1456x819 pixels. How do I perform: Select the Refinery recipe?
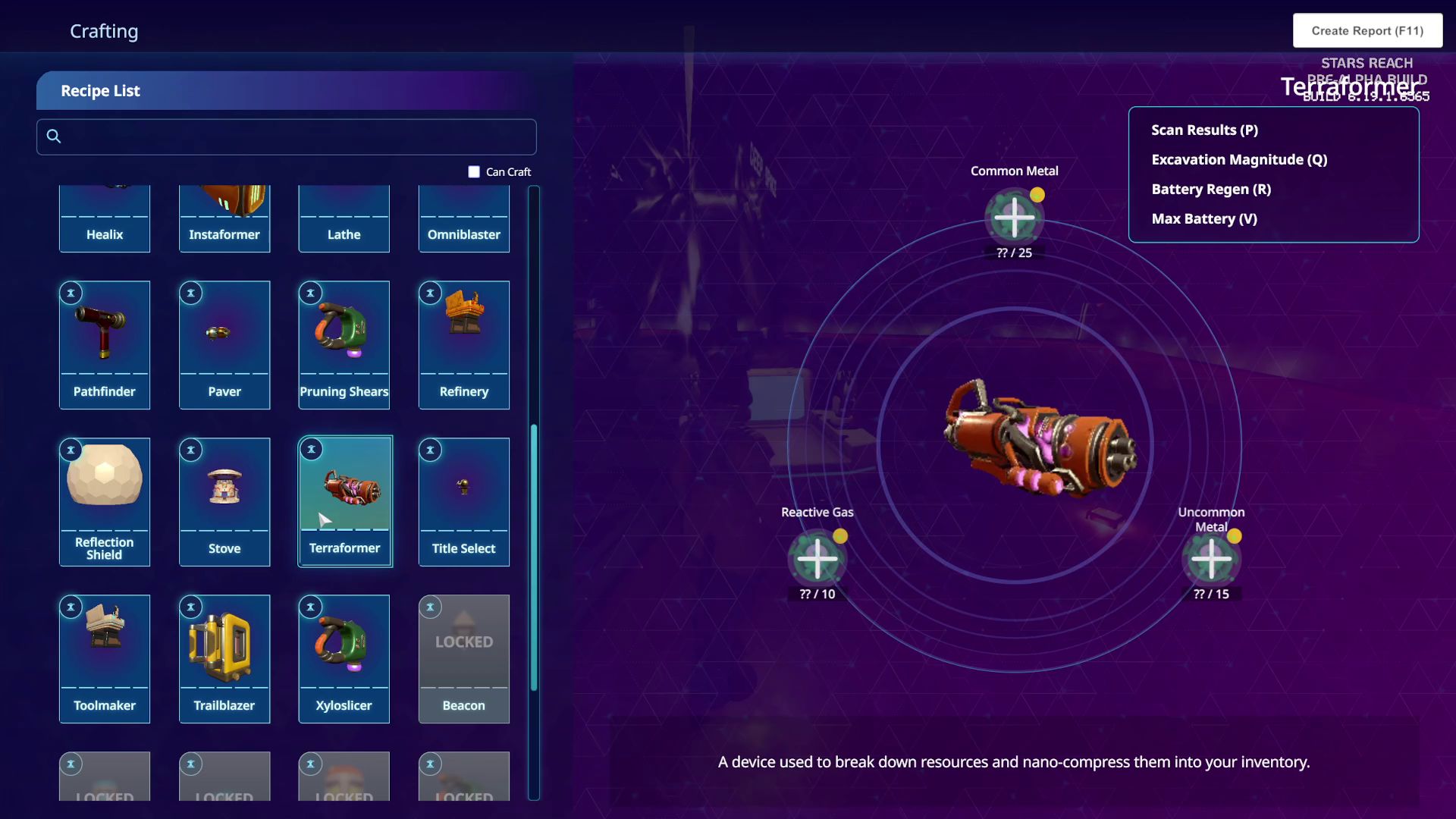click(x=464, y=345)
